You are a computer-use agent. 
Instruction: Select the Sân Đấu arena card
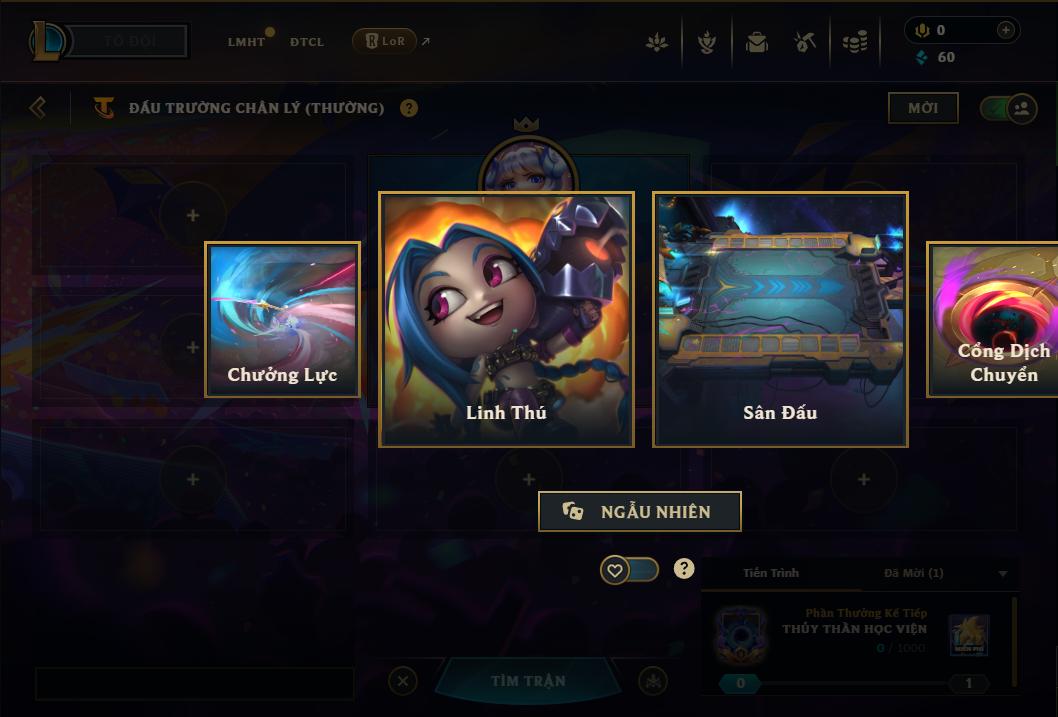[x=780, y=319]
